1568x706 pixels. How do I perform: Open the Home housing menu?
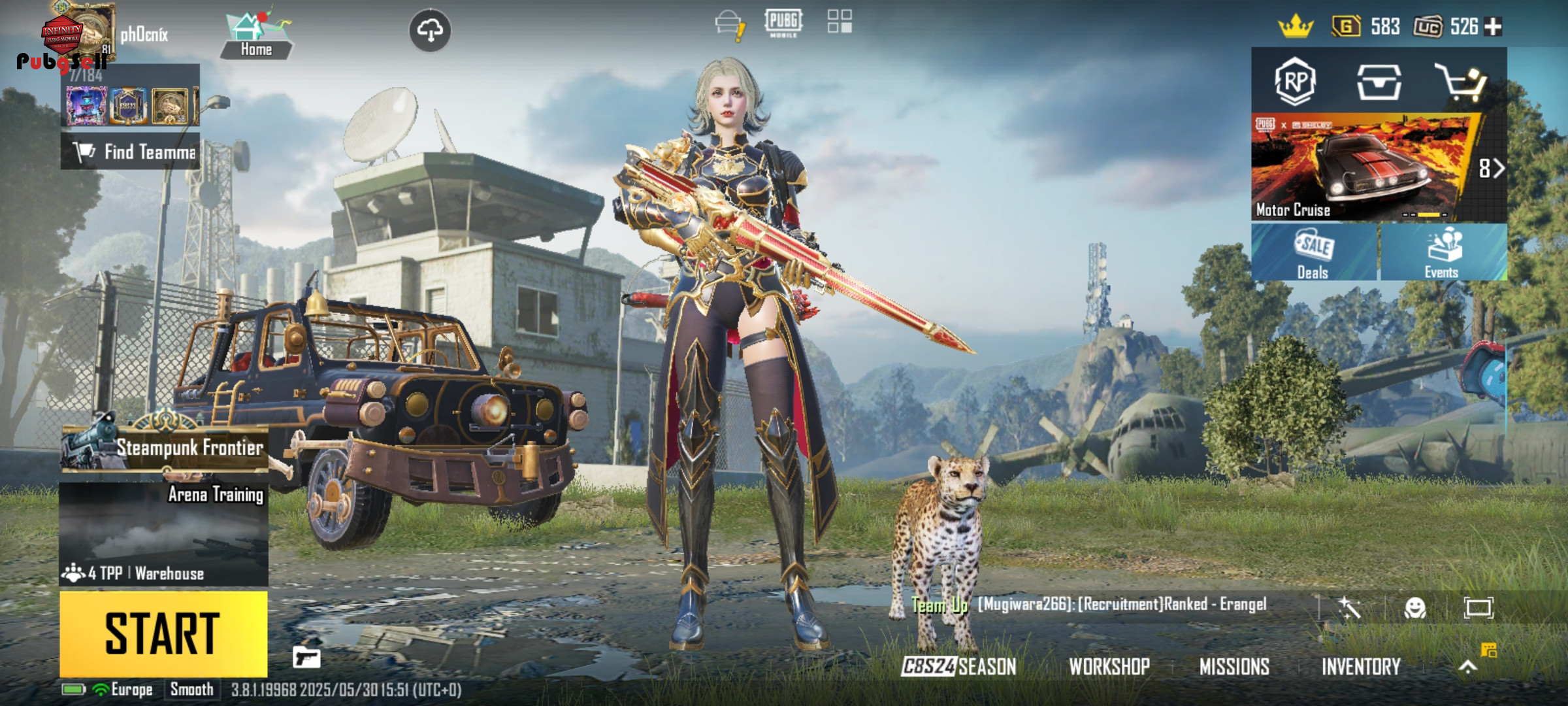(x=256, y=35)
